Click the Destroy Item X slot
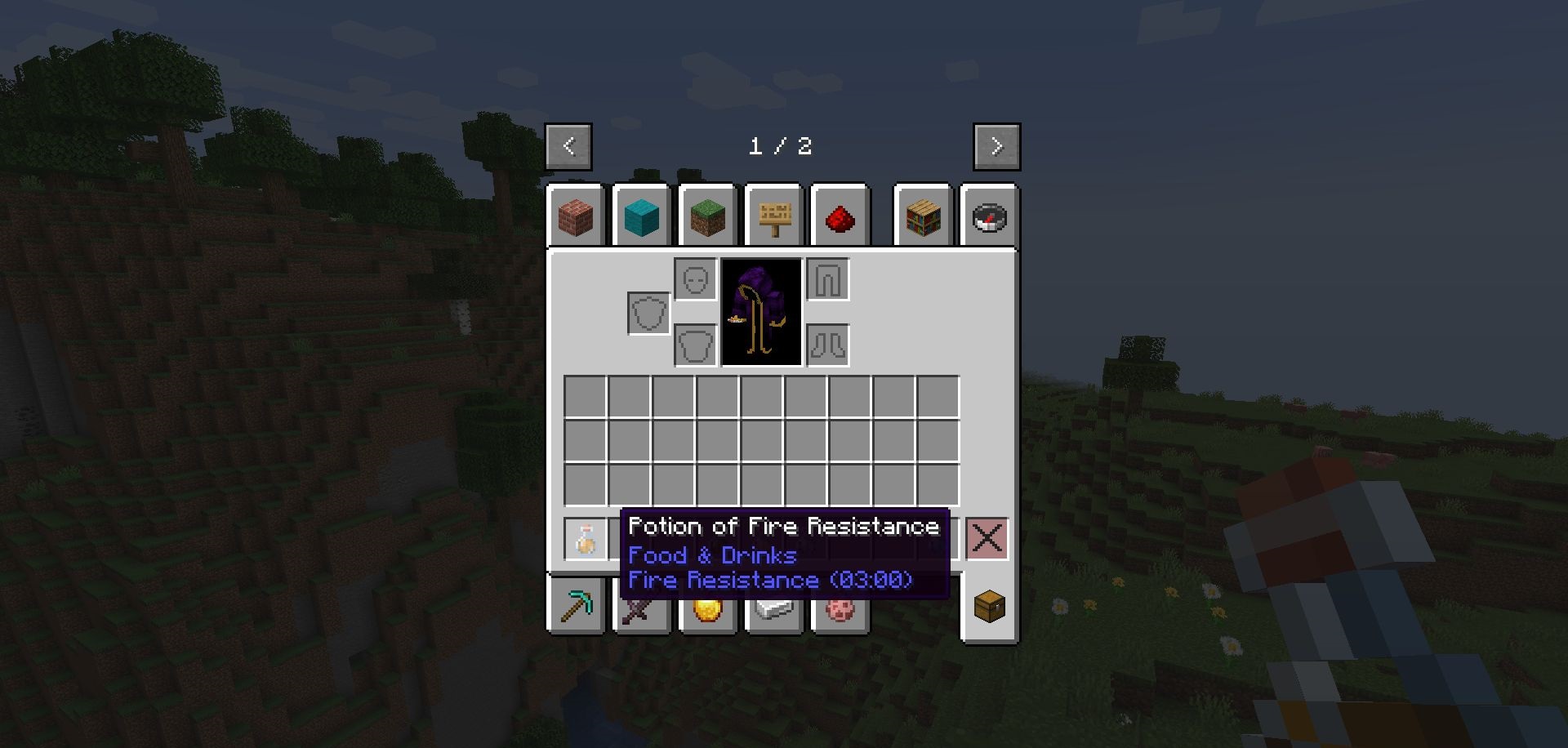 [987, 539]
